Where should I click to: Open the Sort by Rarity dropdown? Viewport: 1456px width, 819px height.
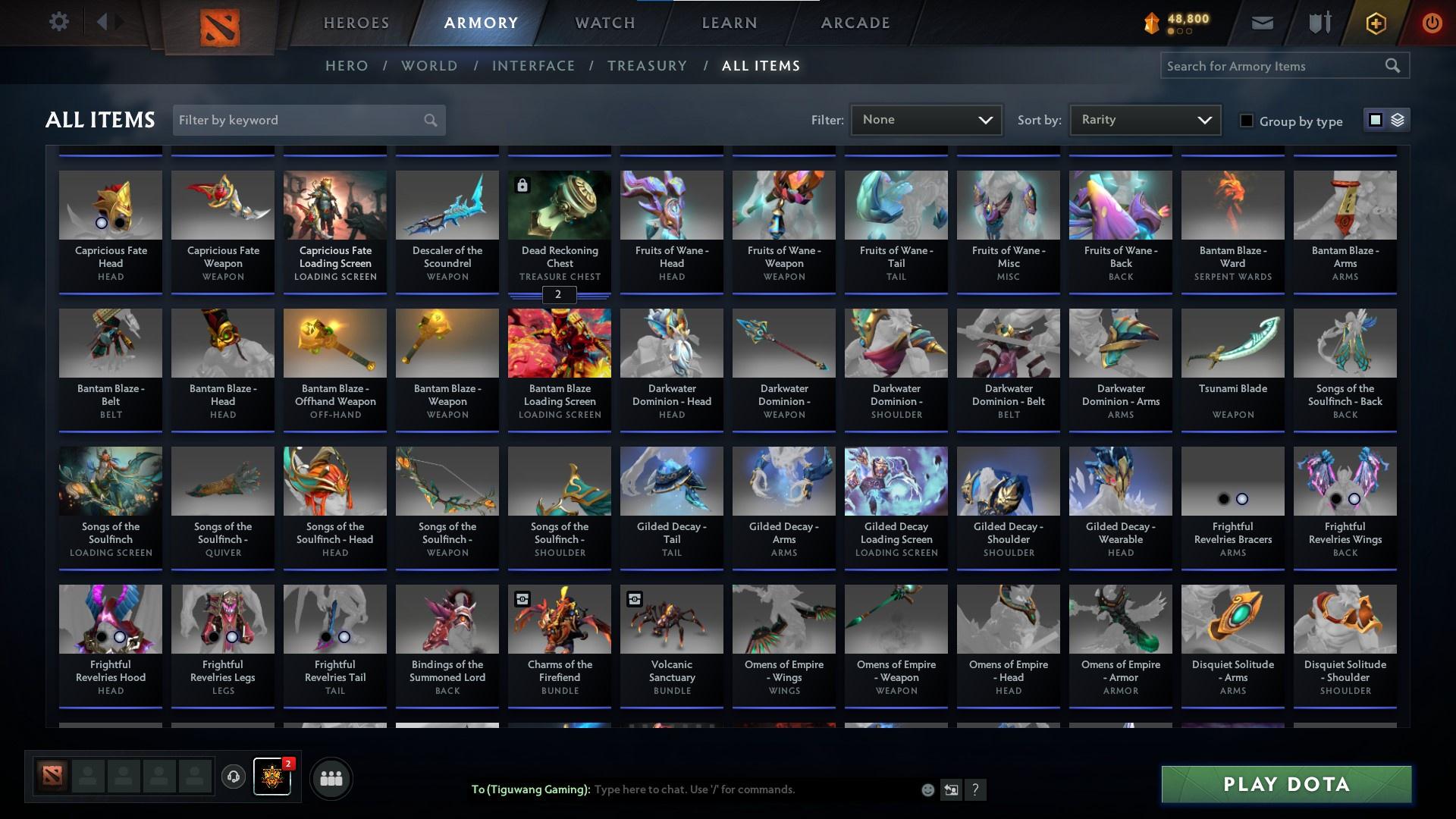(x=1144, y=119)
